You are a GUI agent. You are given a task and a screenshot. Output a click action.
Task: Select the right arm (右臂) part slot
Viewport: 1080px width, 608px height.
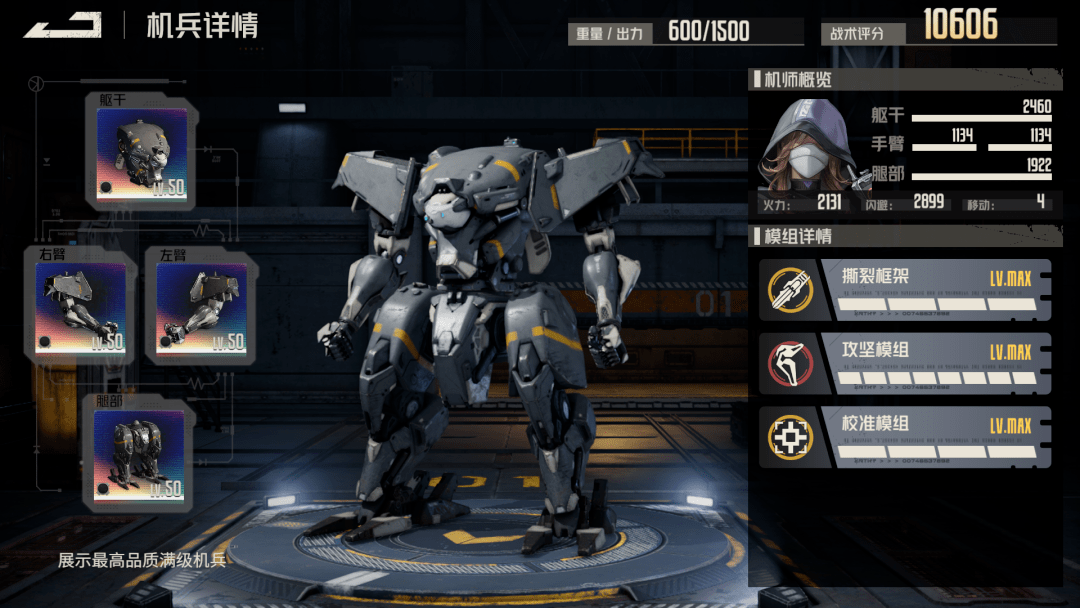point(81,307)
